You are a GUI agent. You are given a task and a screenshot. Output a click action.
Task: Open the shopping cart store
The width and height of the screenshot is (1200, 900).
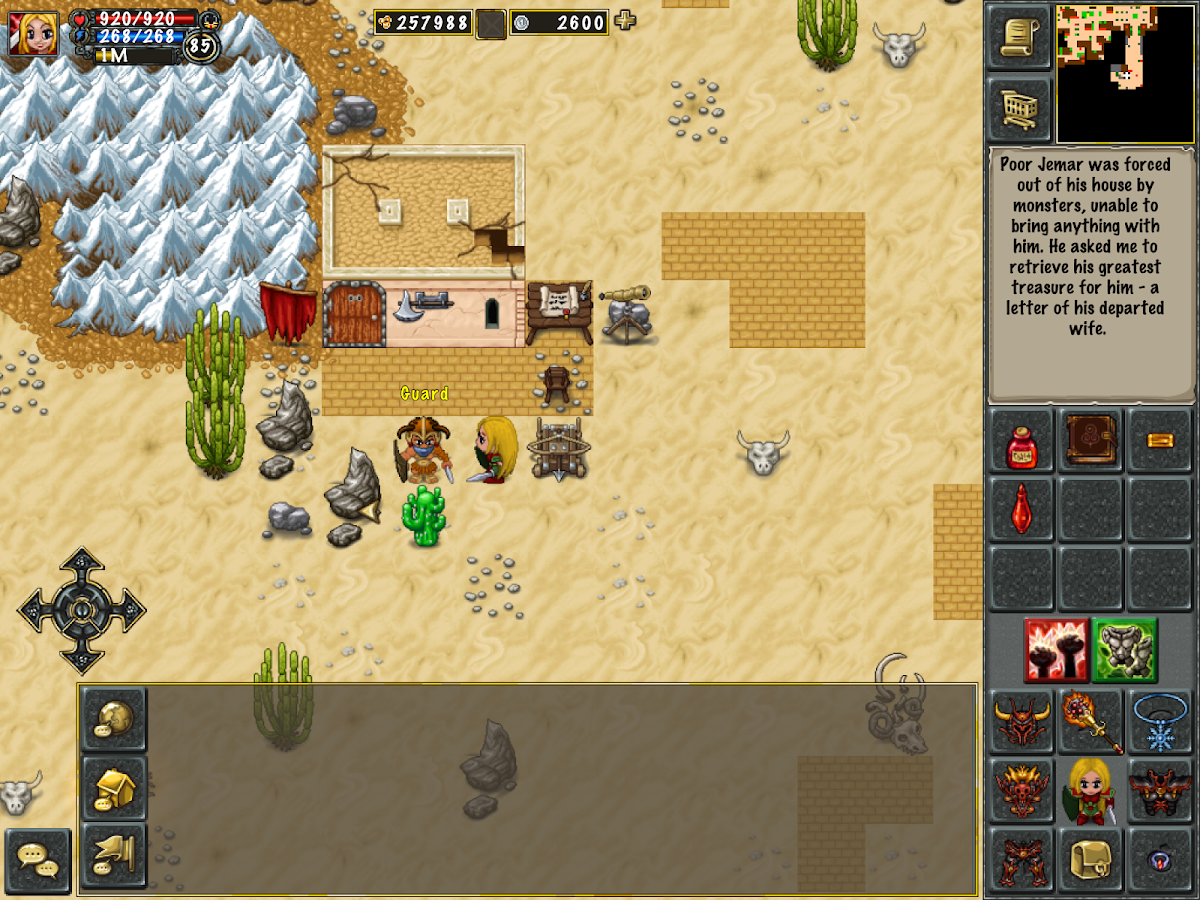1019,107
